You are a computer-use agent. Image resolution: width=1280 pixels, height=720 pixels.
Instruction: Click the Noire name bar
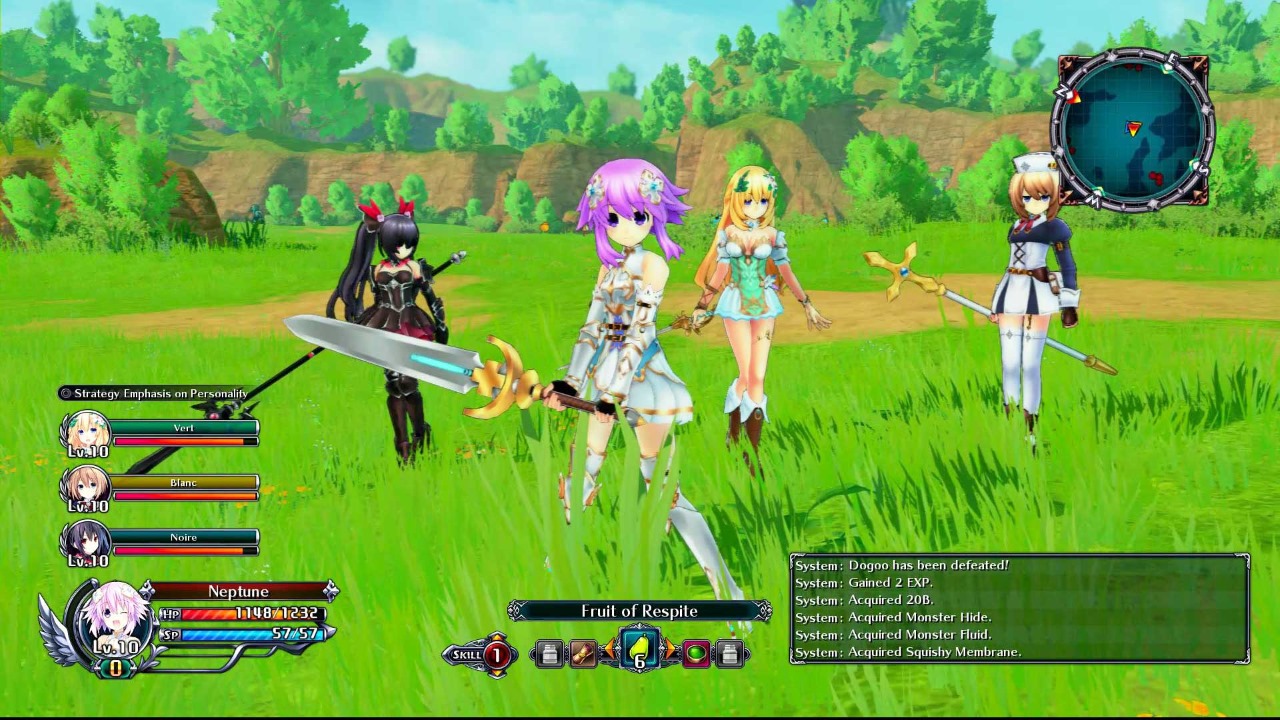coord(186,537)
